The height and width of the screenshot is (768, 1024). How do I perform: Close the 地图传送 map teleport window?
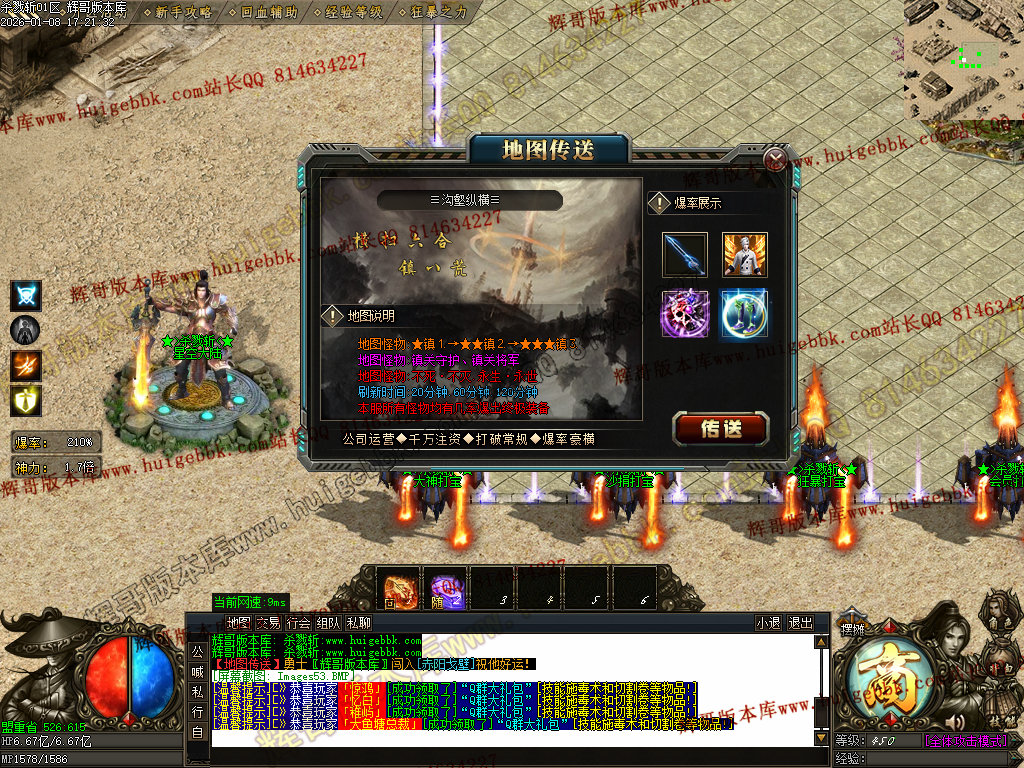click(775, 160)
